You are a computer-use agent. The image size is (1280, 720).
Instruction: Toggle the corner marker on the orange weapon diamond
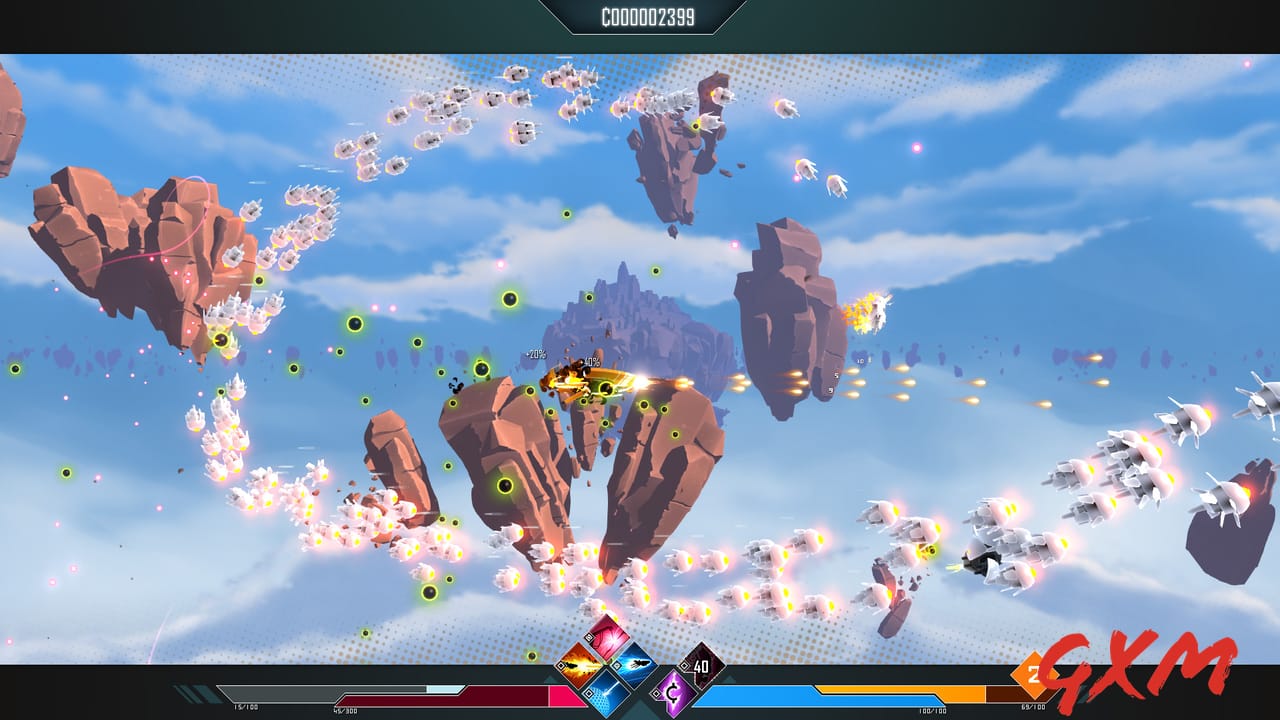pyautogui.click(x=561, y=665)
